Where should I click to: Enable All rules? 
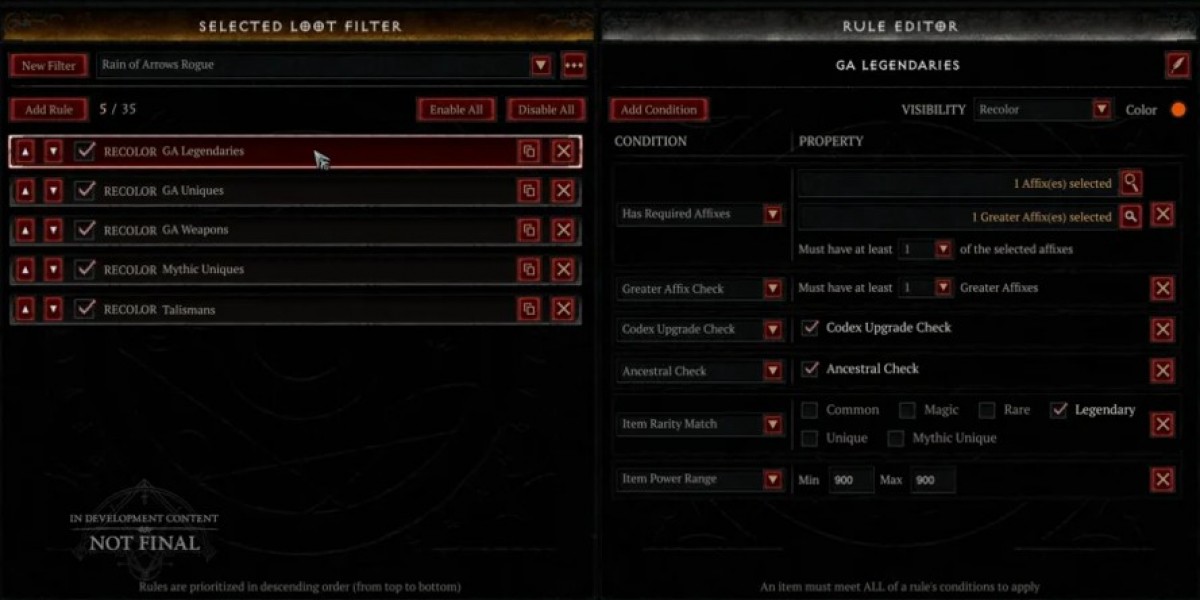(x=456, y=110)
